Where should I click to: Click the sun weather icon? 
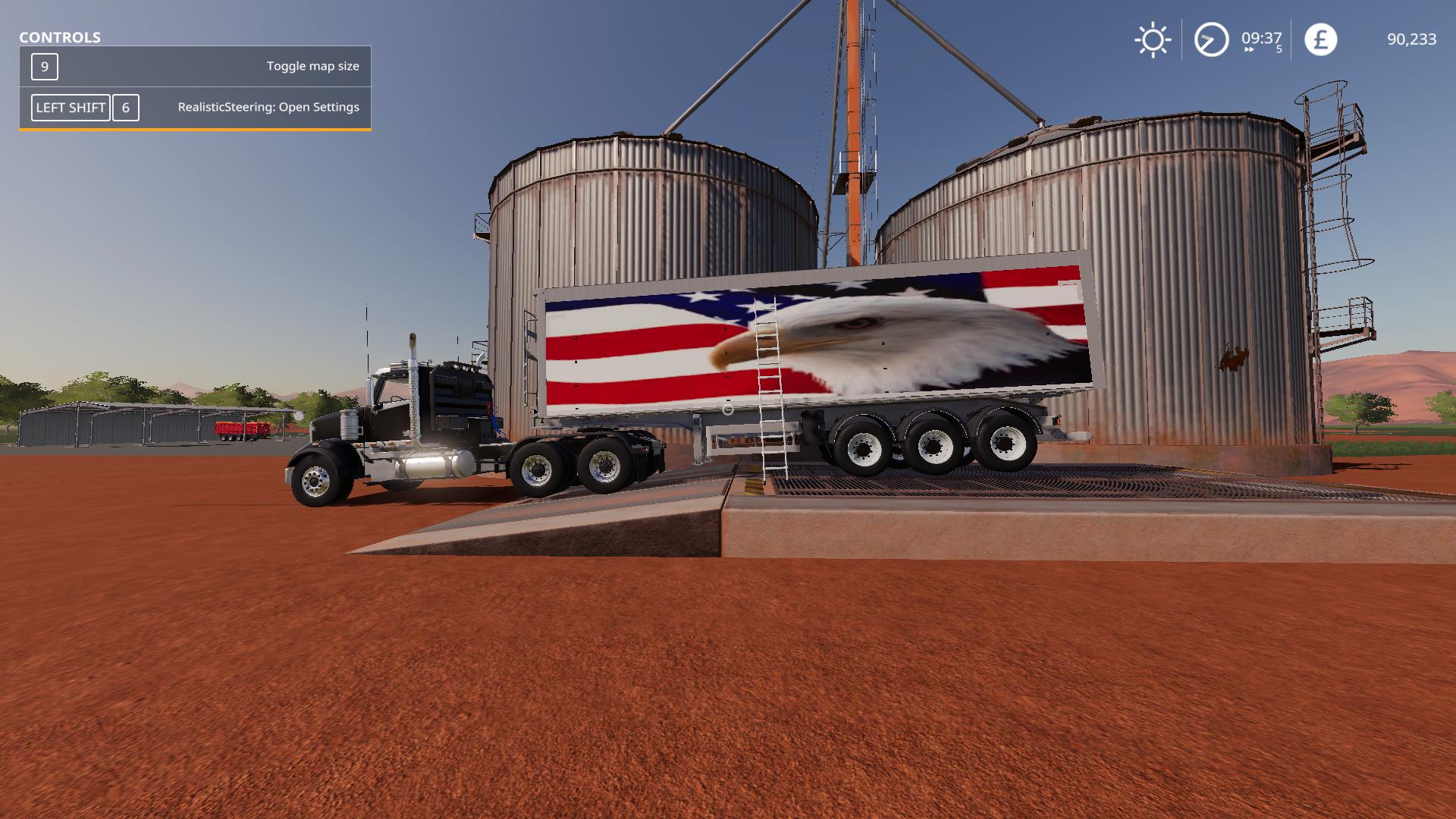click(1153, 40)
